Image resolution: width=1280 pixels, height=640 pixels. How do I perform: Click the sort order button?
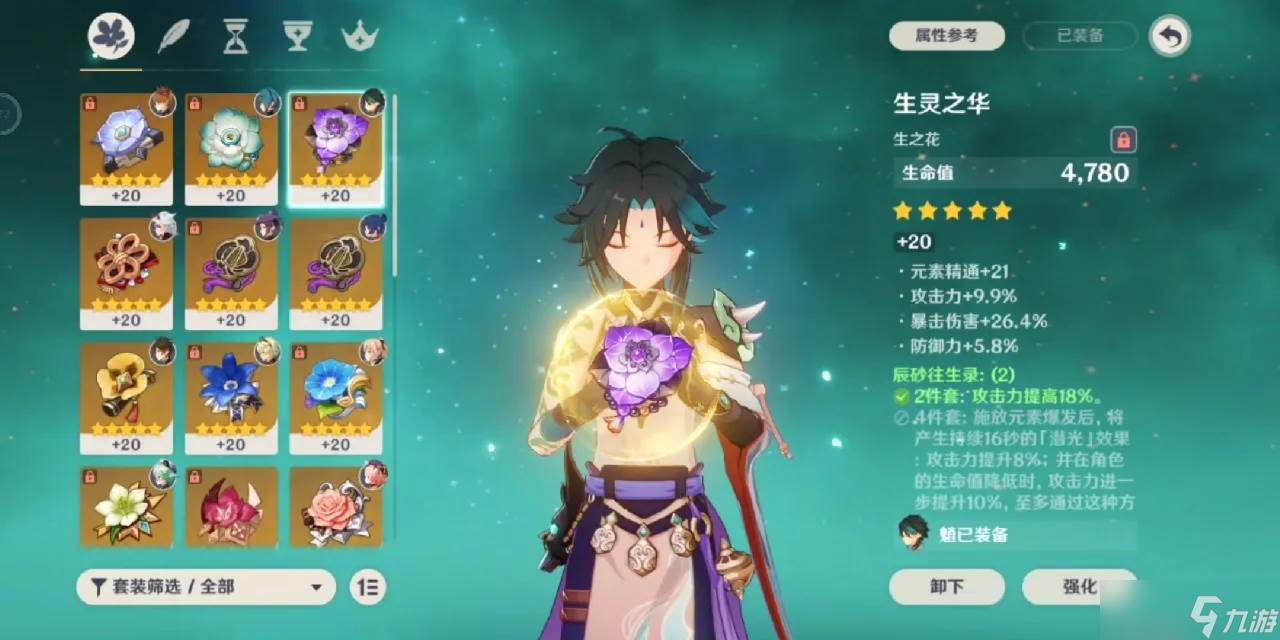coord(368,587)
